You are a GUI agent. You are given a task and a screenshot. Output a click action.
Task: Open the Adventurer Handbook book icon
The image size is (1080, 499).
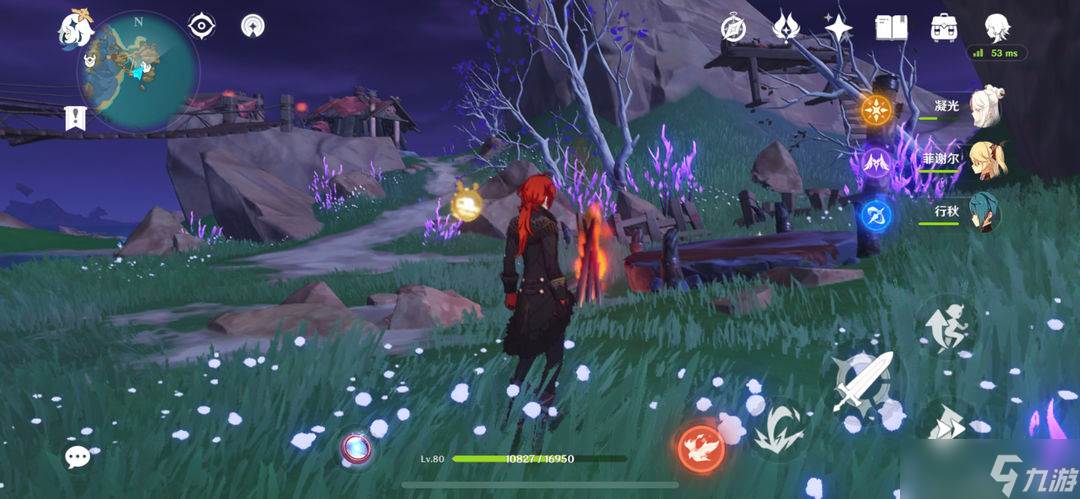coord(890,27)
